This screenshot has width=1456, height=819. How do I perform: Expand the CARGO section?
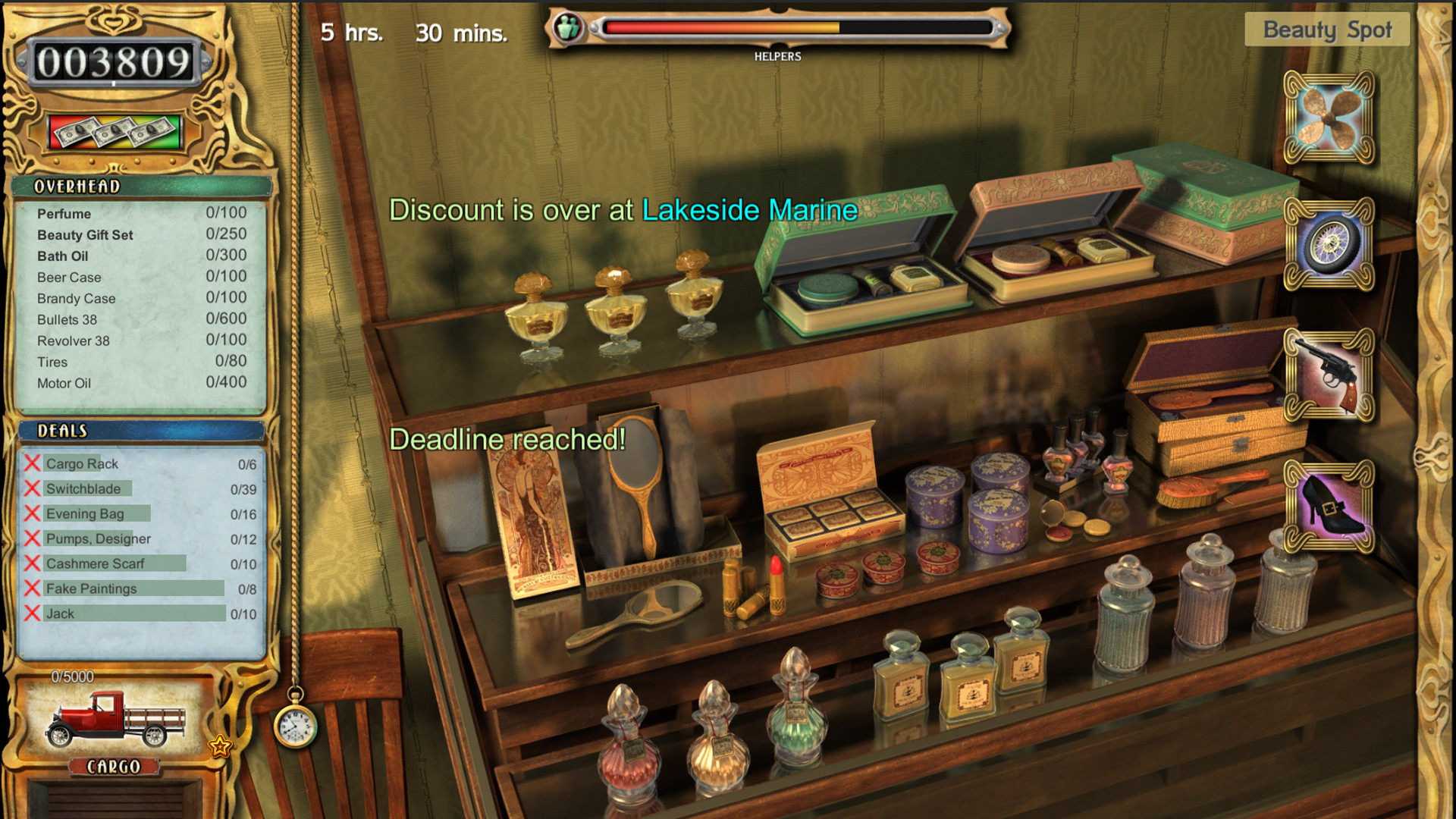click(114, 767)
